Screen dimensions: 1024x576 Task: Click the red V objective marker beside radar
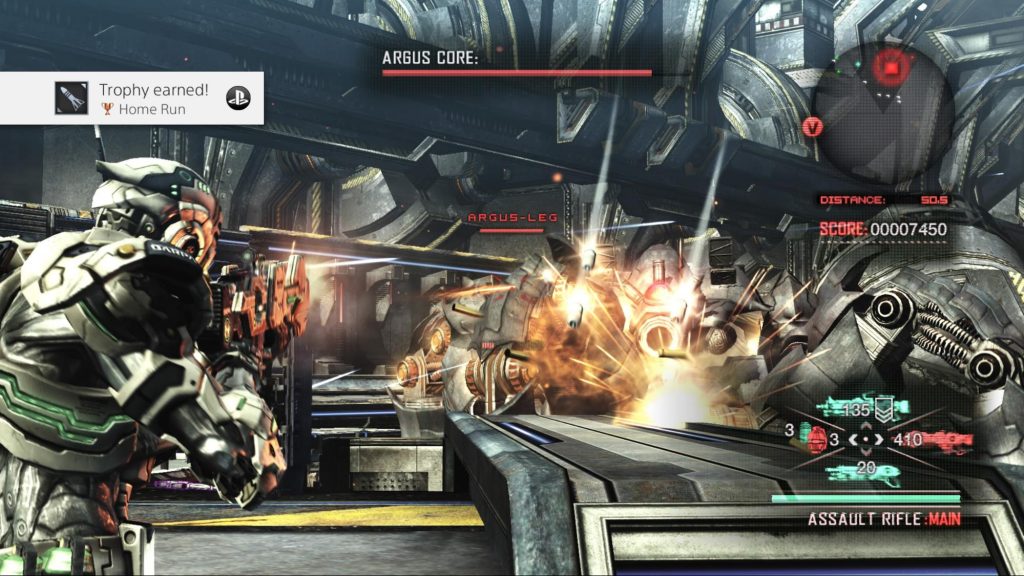(814, 127)
